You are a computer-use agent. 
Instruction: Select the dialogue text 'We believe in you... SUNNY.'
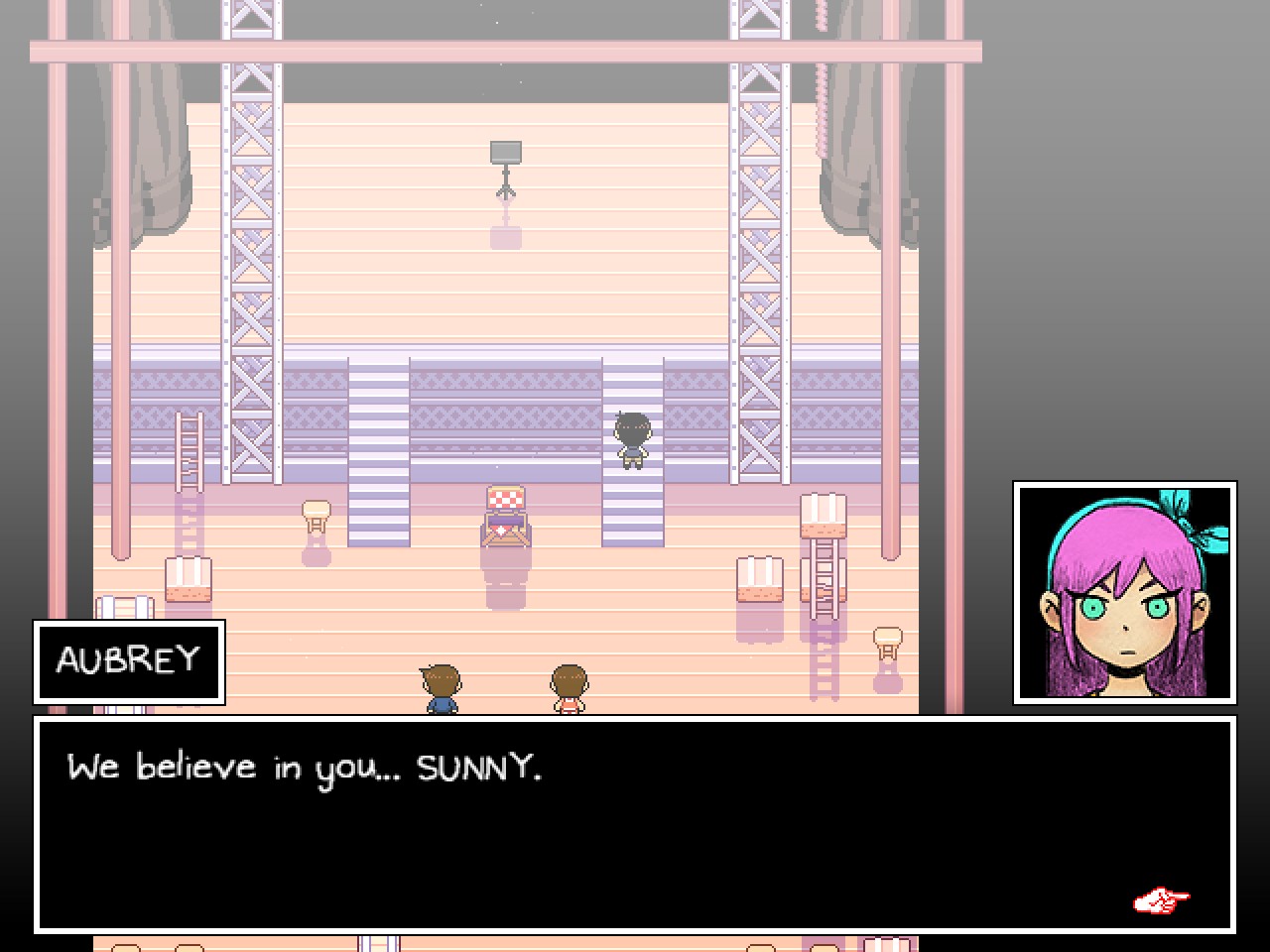click(305, 767)
